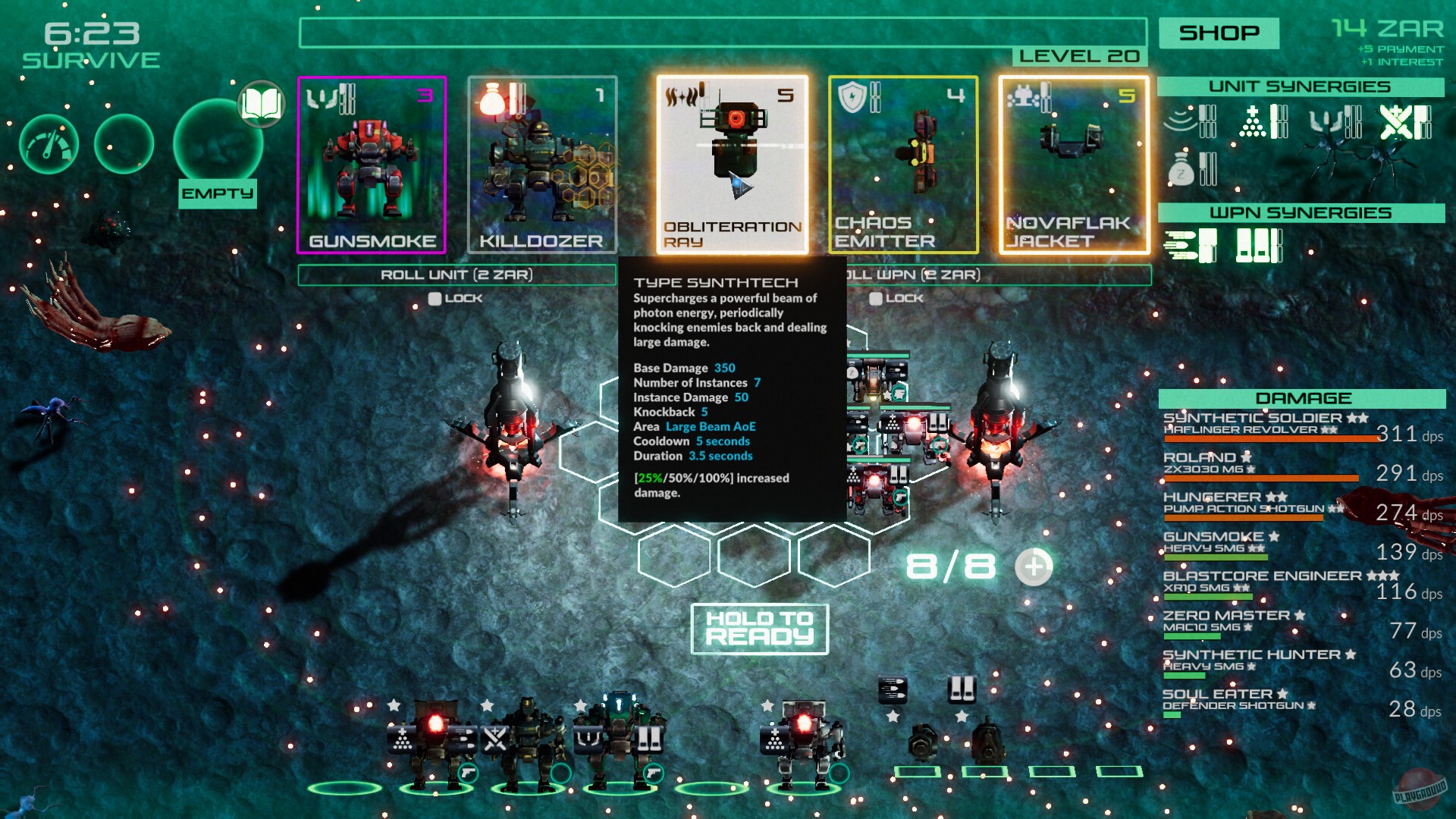The width and height of the screenshot is (1456, 819).
Task: Click ROLL UNIT for 2 ZAR
Action: [455, 275]
